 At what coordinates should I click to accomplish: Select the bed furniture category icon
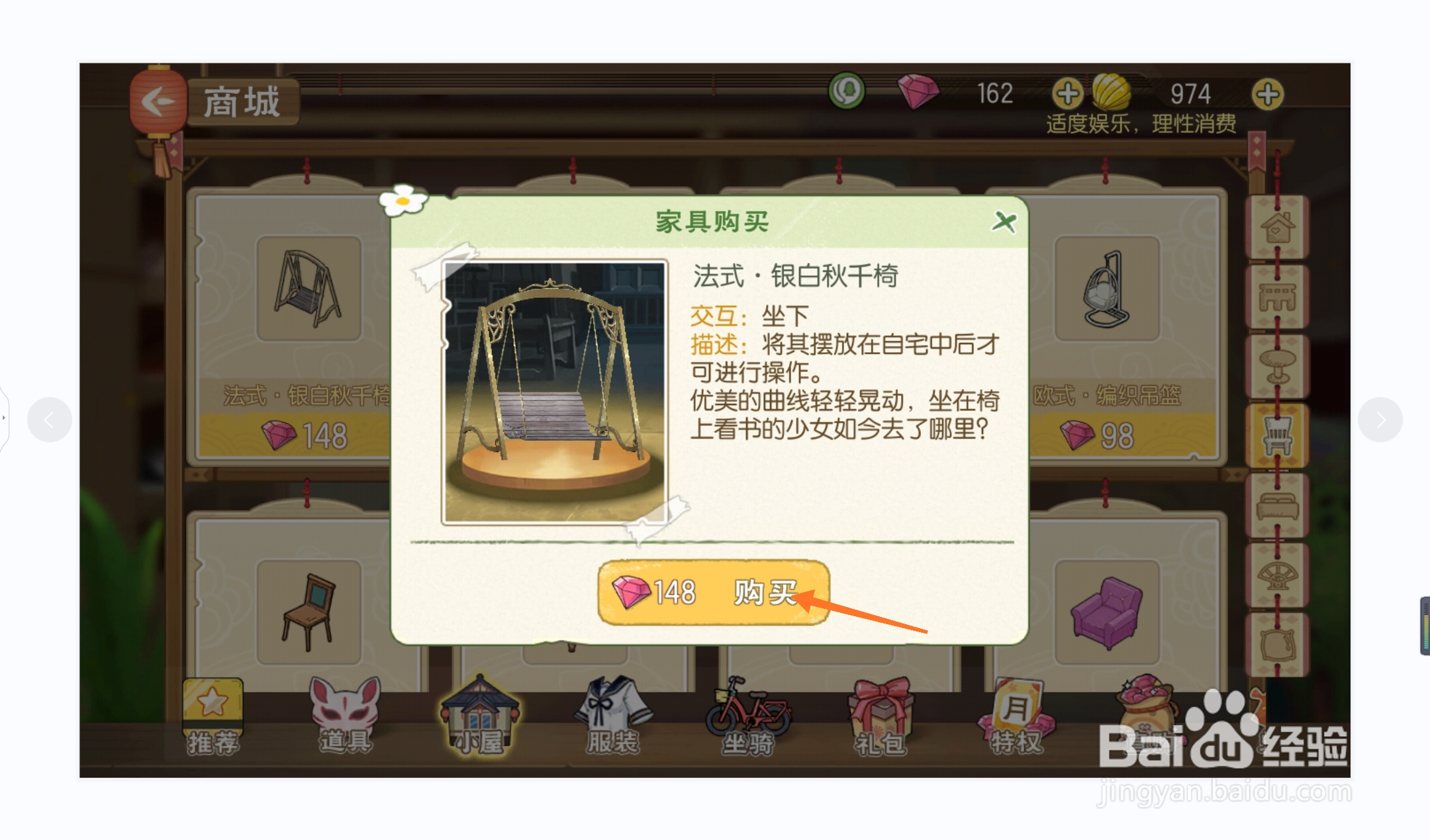(1278, 505)
